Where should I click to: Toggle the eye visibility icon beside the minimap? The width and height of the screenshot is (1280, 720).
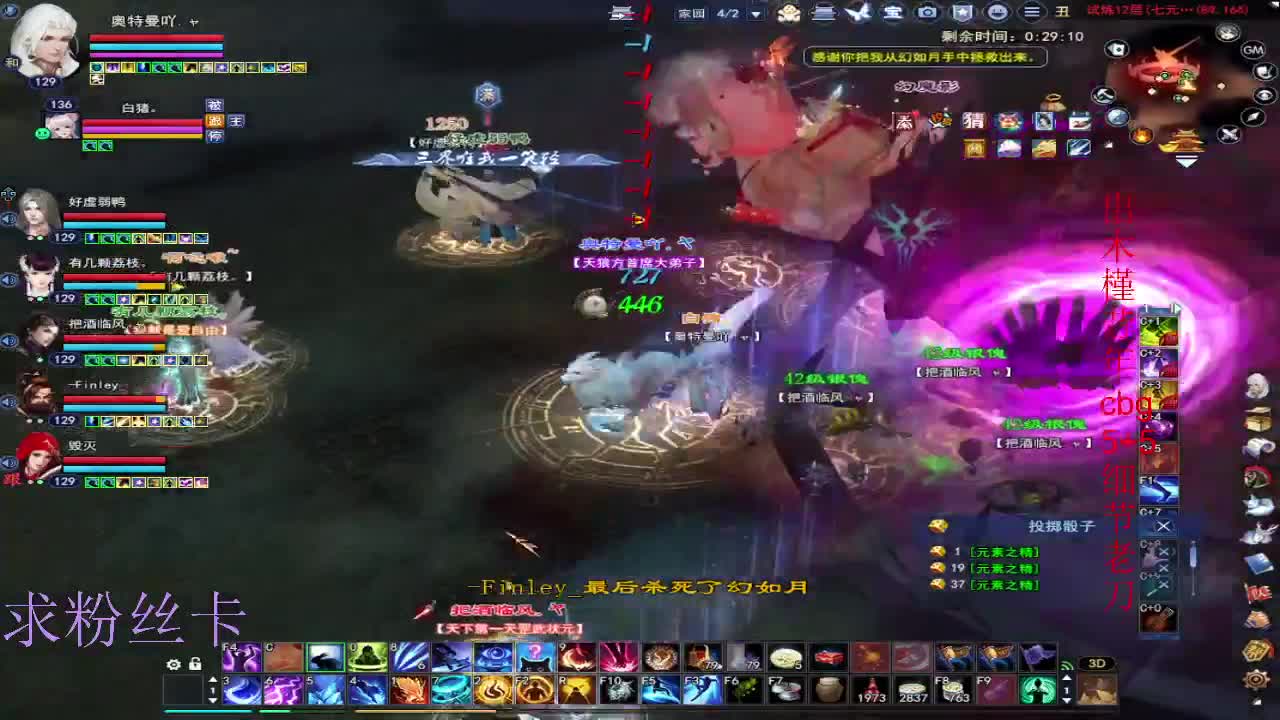point(1264,96)
